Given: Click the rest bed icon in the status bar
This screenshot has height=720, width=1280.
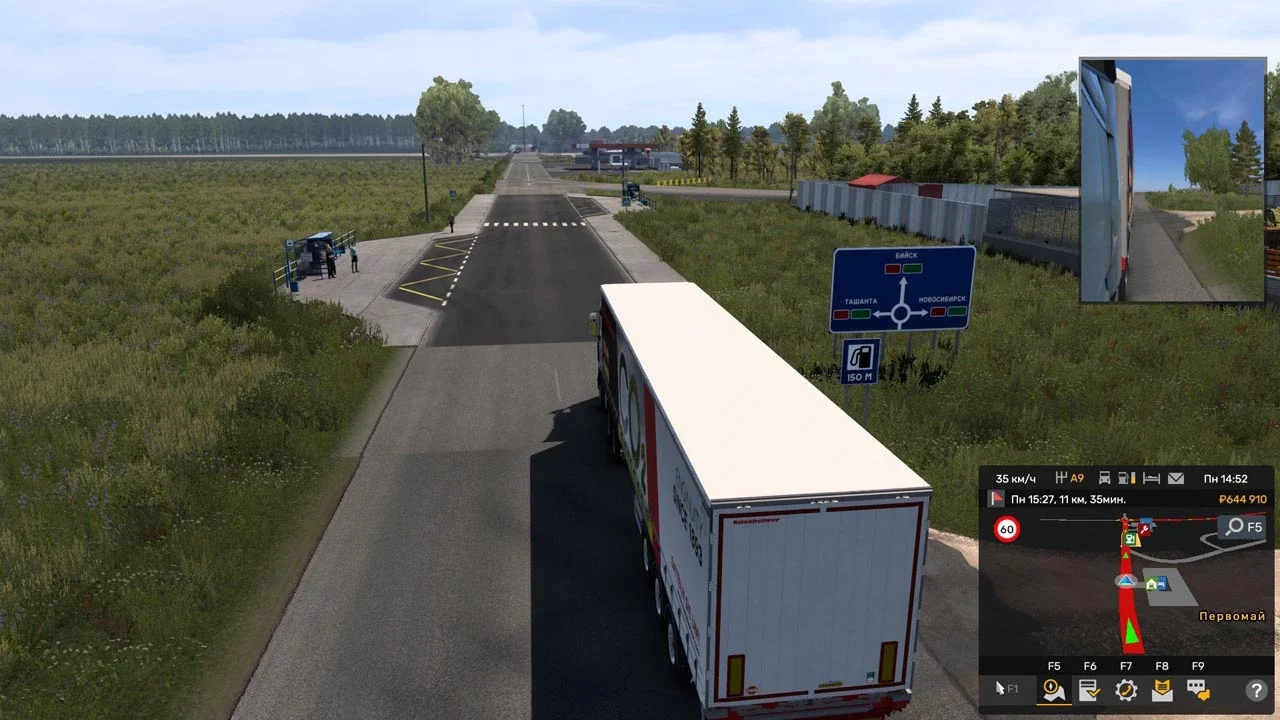Looking at the screenshot, I should (1152, 476).
